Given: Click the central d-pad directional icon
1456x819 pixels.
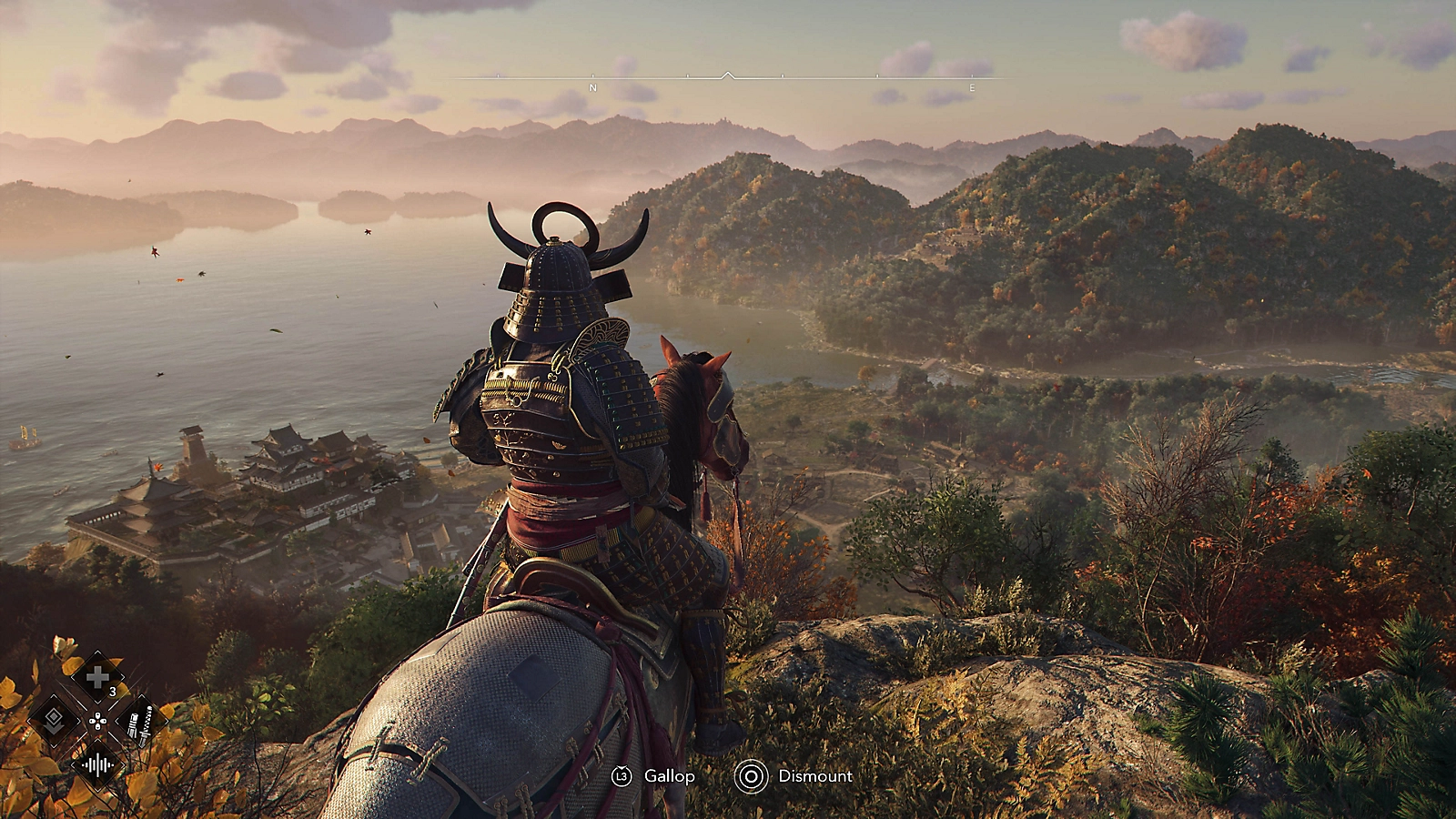Looking at the screenshot, I should [98, 721].
